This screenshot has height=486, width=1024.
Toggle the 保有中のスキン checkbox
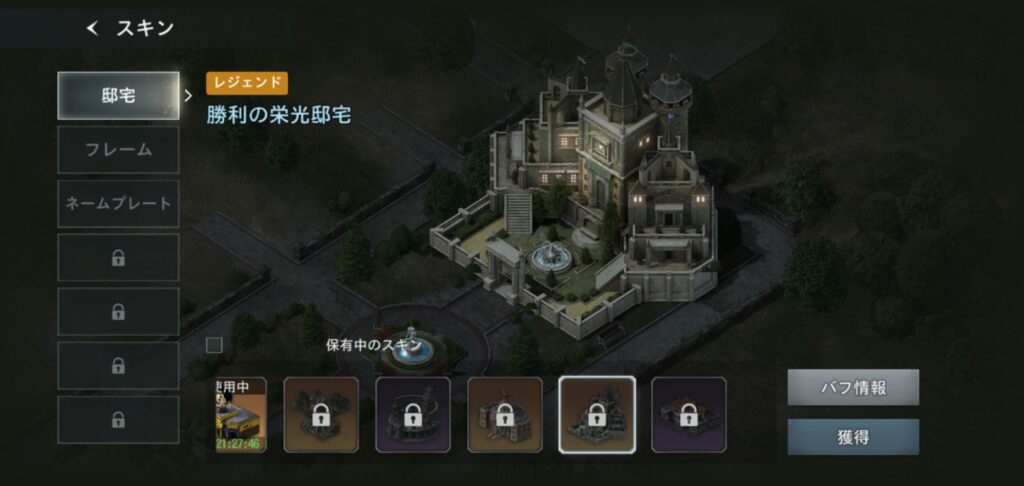point(214,345)
